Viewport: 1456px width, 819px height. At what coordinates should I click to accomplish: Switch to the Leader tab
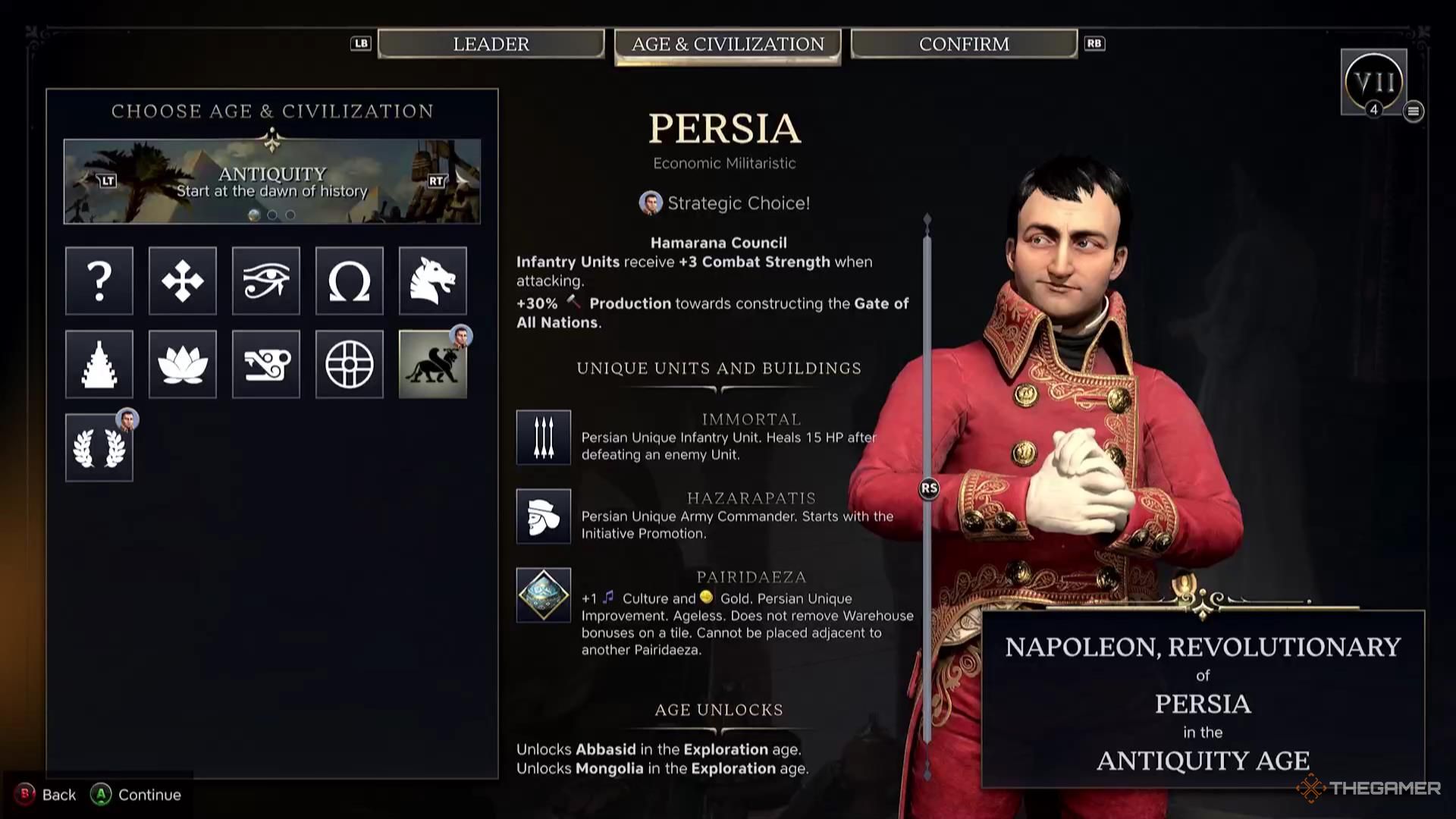pyautogui.click(x=491, y=44)
